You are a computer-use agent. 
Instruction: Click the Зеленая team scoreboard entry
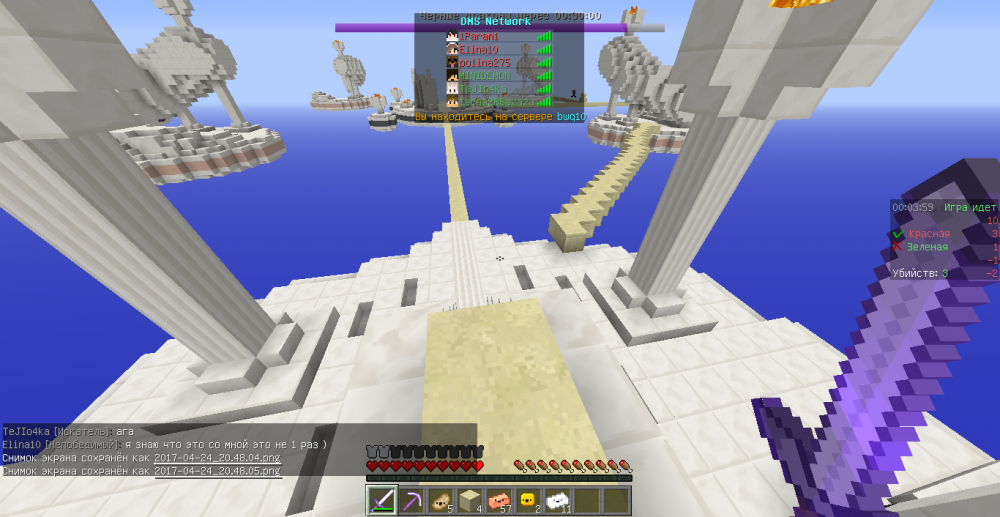pos(927,247)
